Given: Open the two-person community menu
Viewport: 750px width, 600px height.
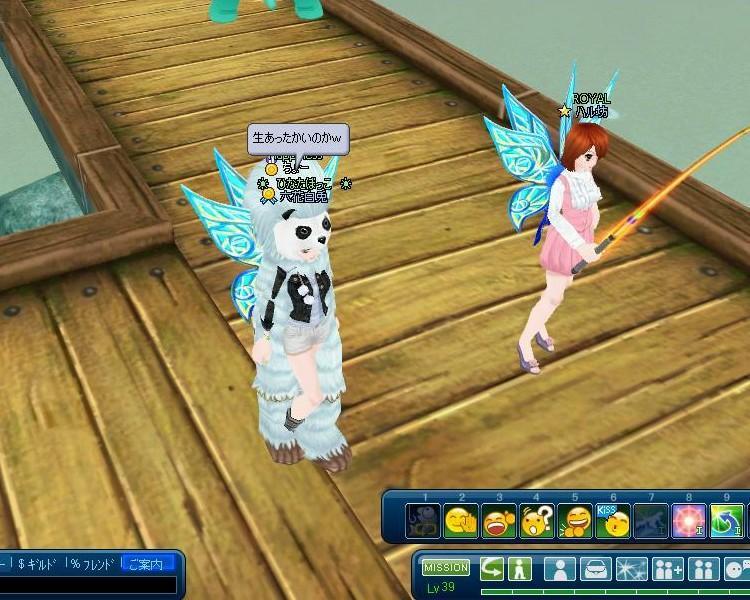Looking at the screenshot, I should tap(705, 569).
